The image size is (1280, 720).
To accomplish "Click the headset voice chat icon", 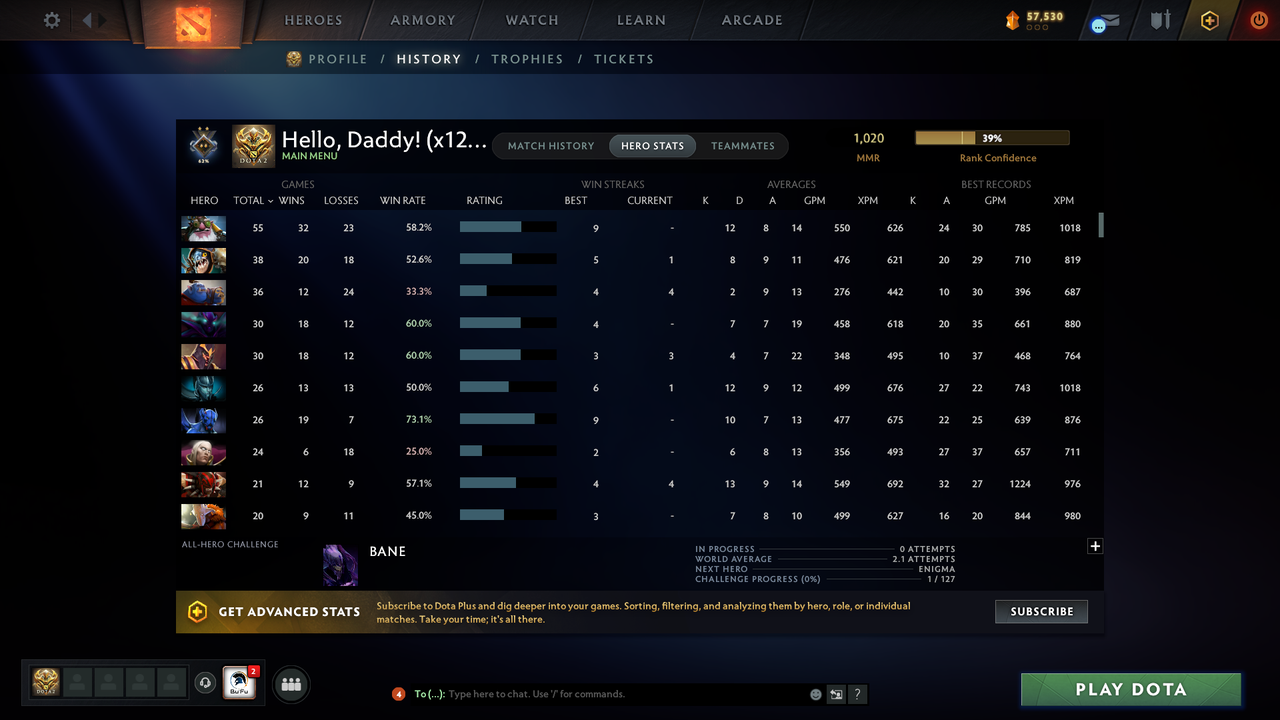I will click(x=206, y=682).
